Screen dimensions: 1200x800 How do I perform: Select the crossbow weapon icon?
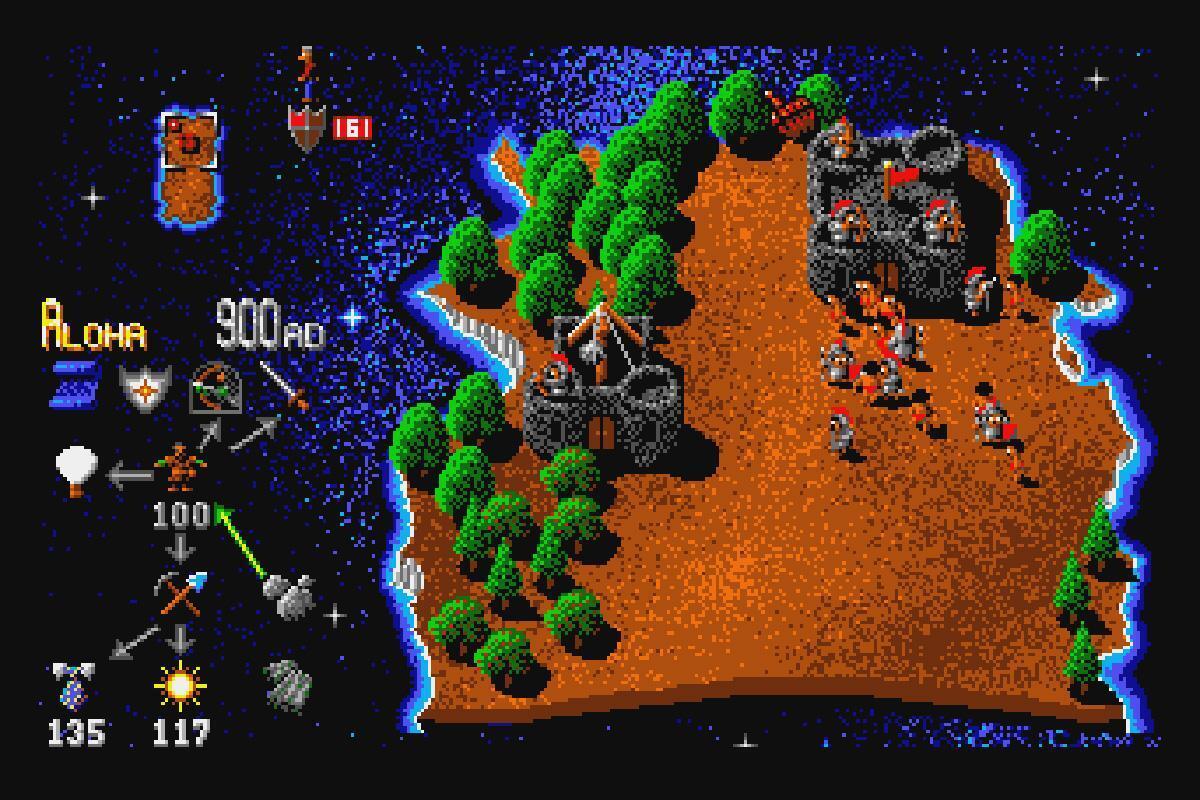click(x=216, y=388)
